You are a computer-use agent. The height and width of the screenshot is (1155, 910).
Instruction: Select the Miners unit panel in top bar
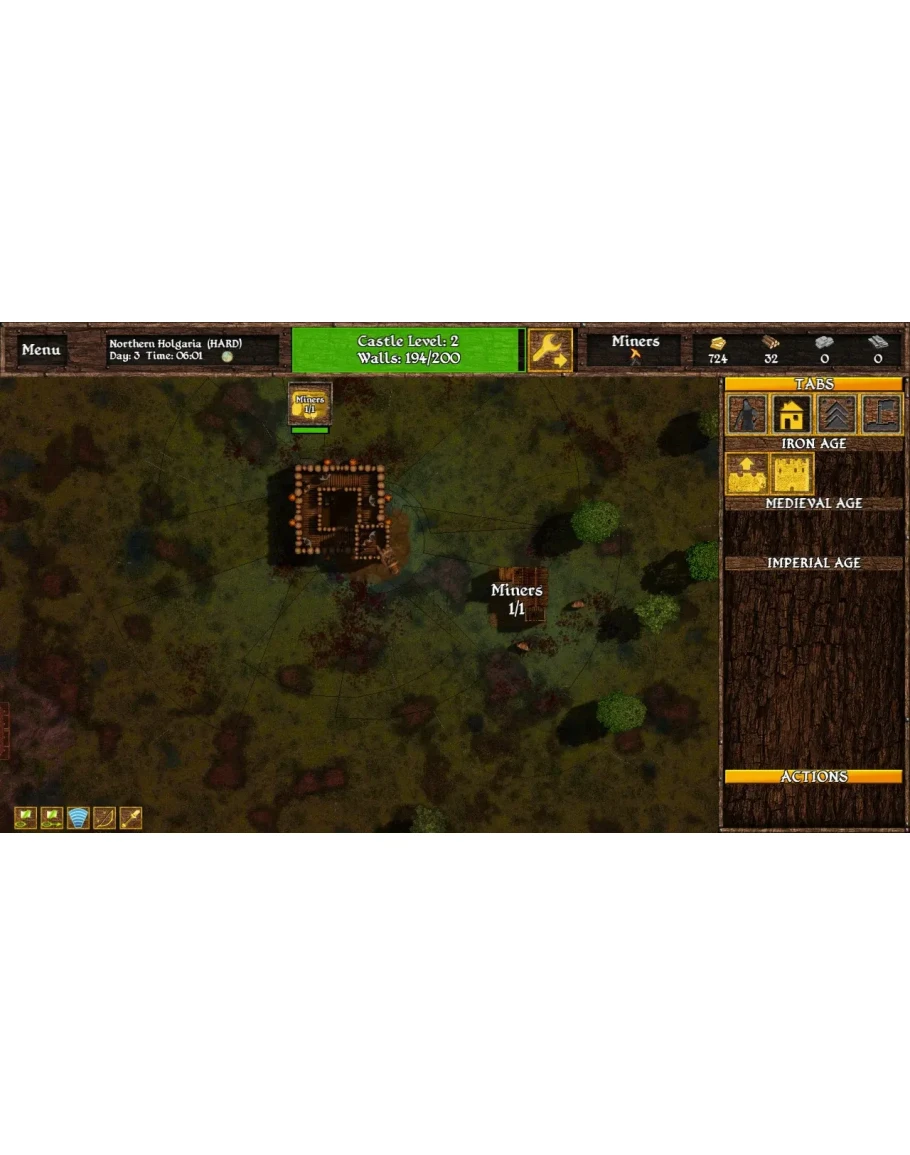635,349
